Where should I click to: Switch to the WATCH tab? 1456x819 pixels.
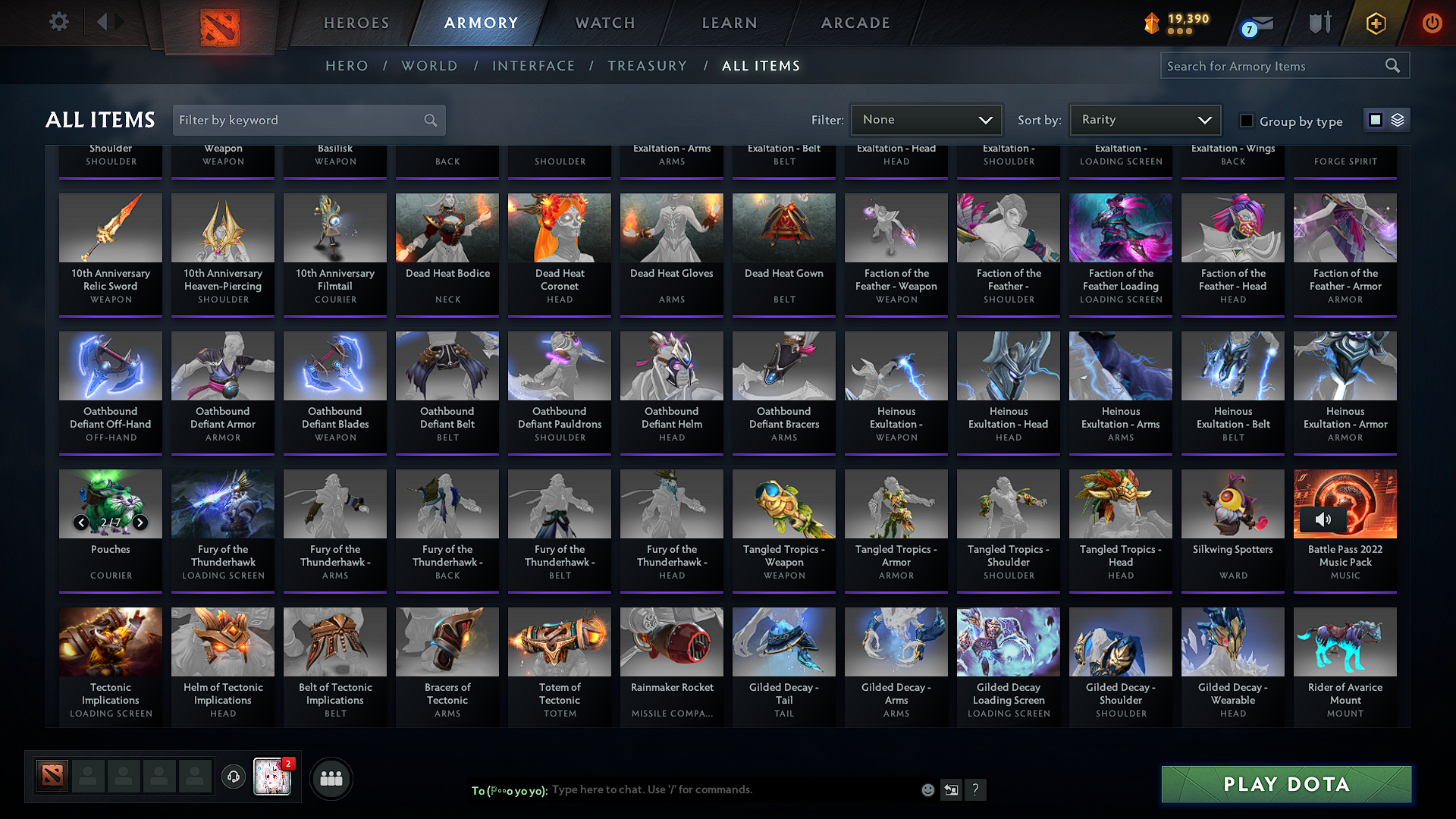coord(604,23)
